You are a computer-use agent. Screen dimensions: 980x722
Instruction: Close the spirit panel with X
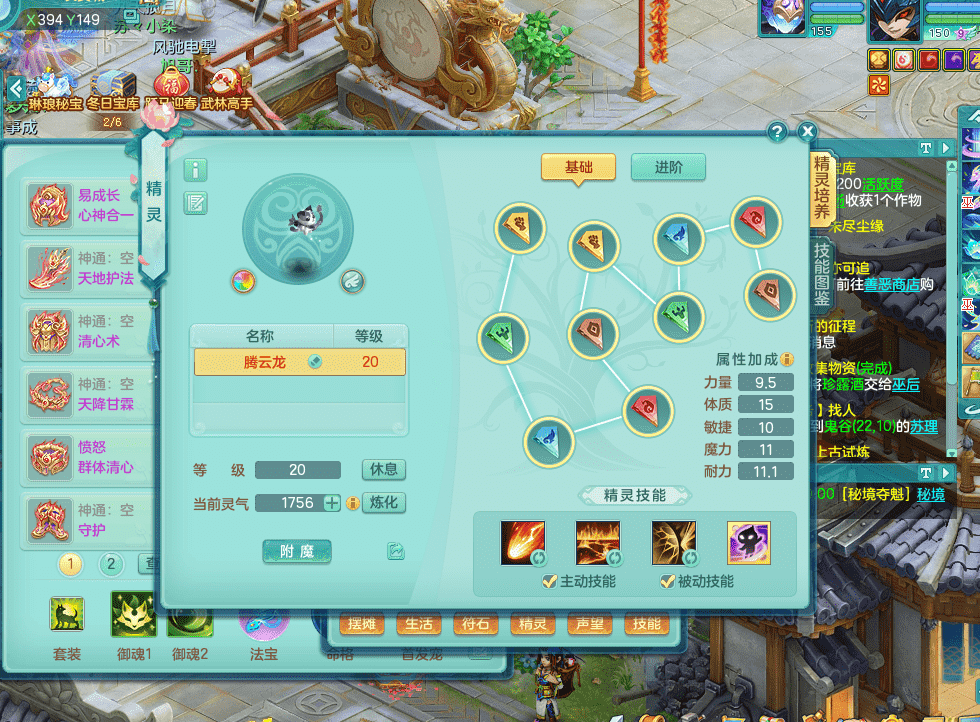click(807, 132)
